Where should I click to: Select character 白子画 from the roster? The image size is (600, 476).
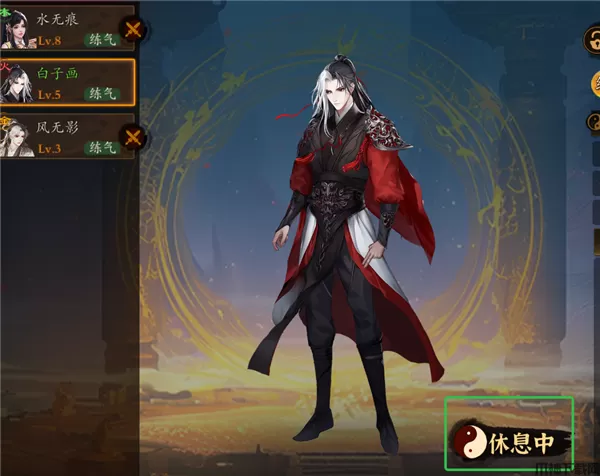pyautogui.click(x=65, y=82)
